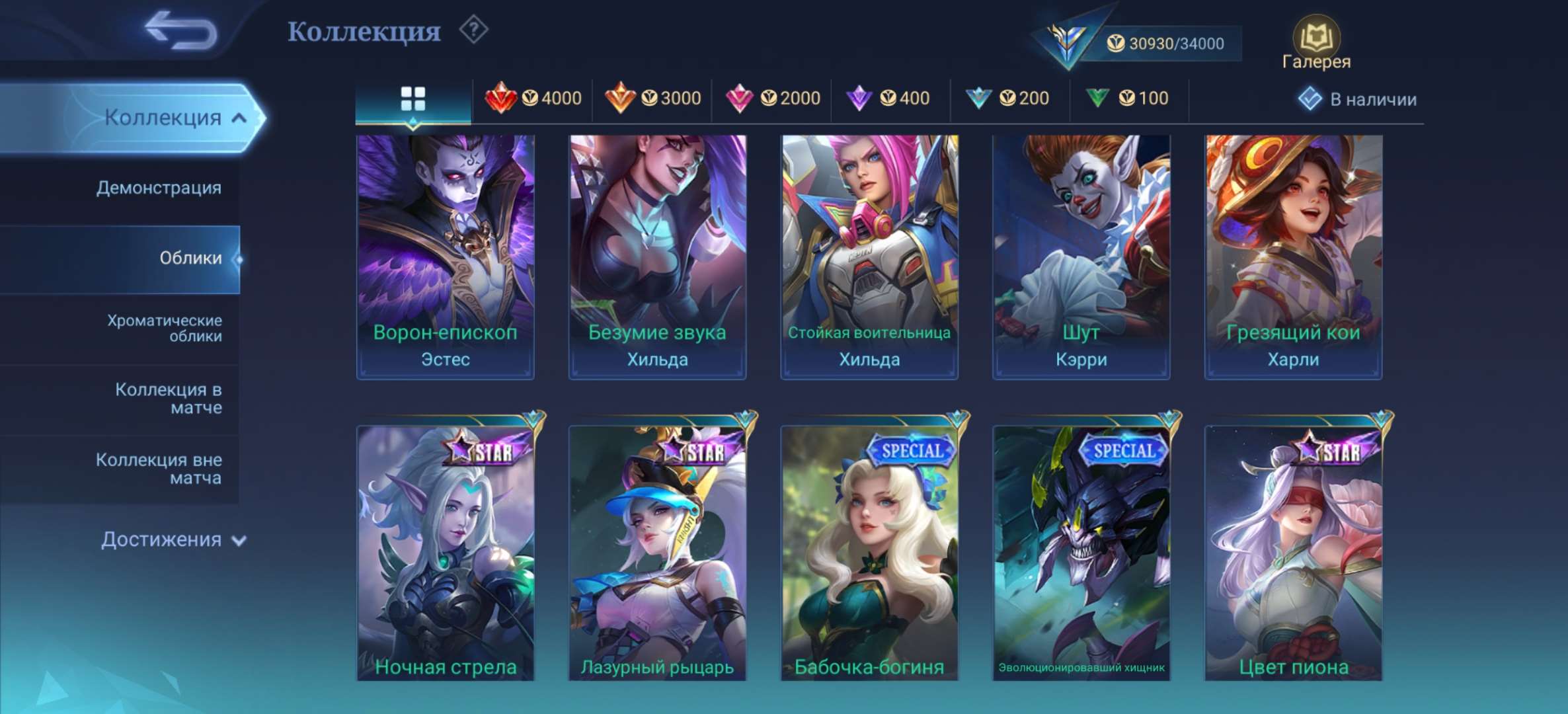Image resolution: width=1568 pixels, height=714 pixels.
Task: Click the grid view icon above the skin list
Action: (x=413, y=97)
